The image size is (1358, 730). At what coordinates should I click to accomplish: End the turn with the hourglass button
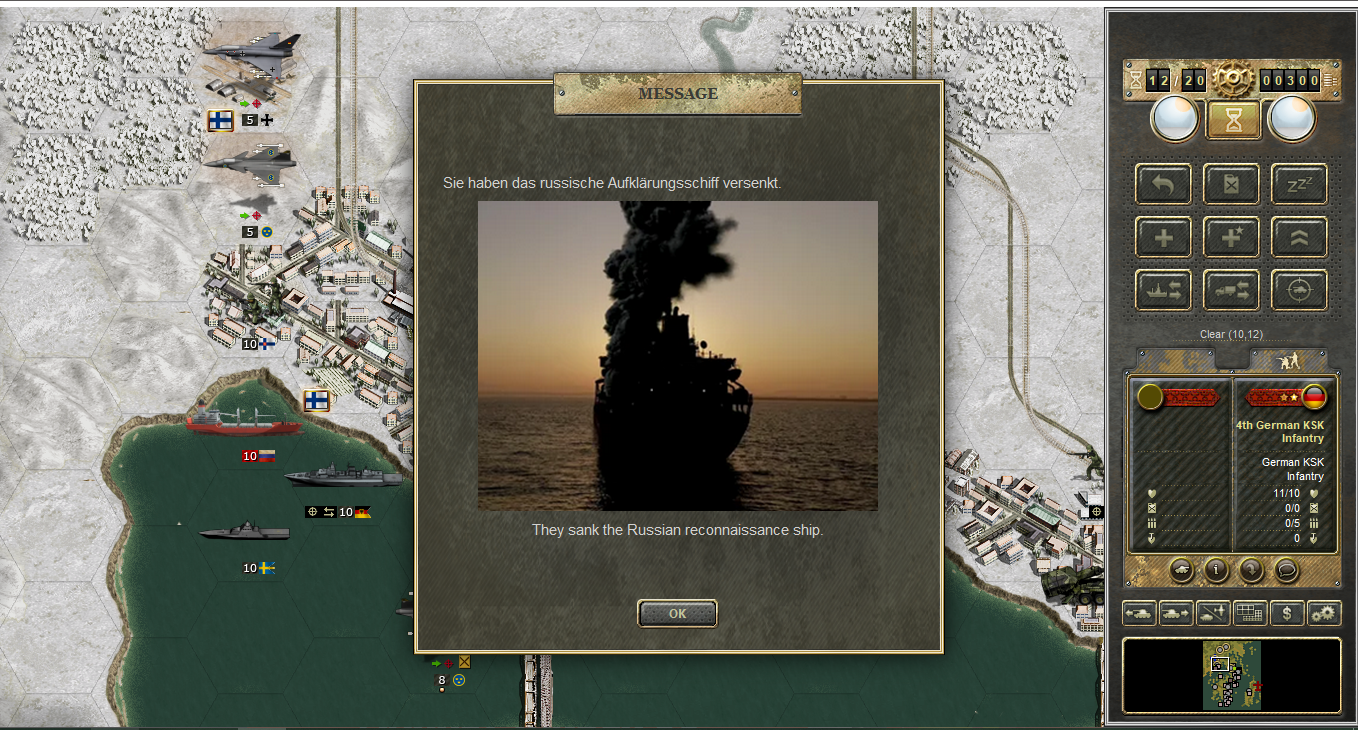tap(1232, 120)
